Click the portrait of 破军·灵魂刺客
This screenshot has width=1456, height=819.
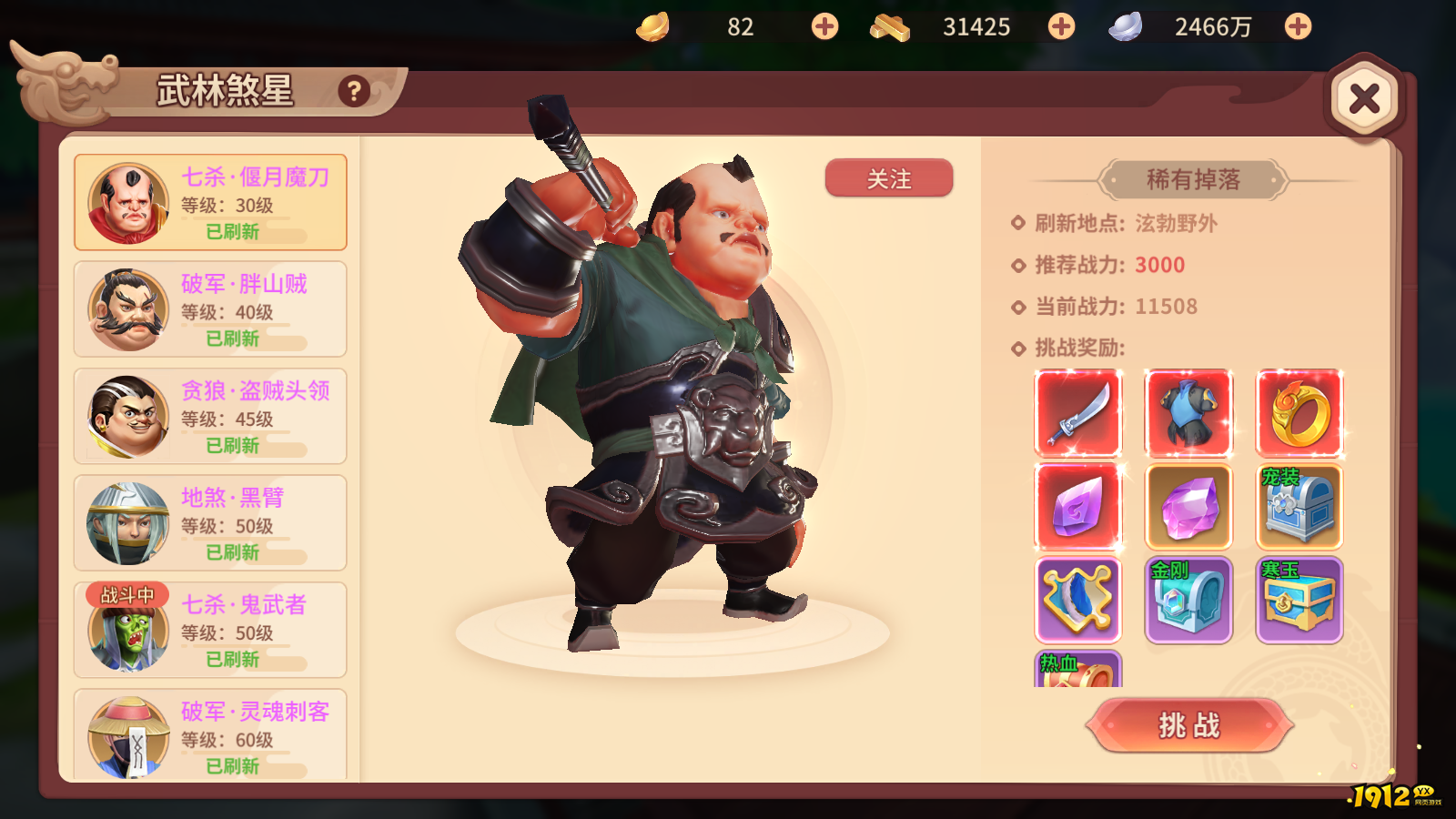pos(127,735)
